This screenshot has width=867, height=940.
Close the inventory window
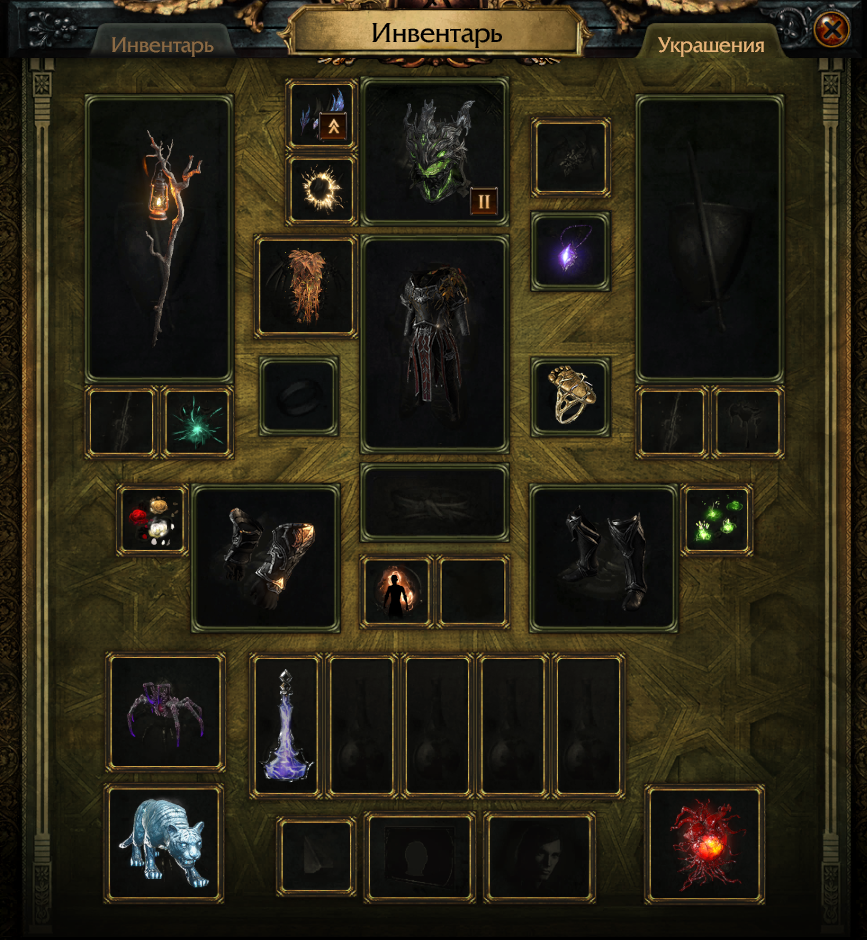(831, 30)
